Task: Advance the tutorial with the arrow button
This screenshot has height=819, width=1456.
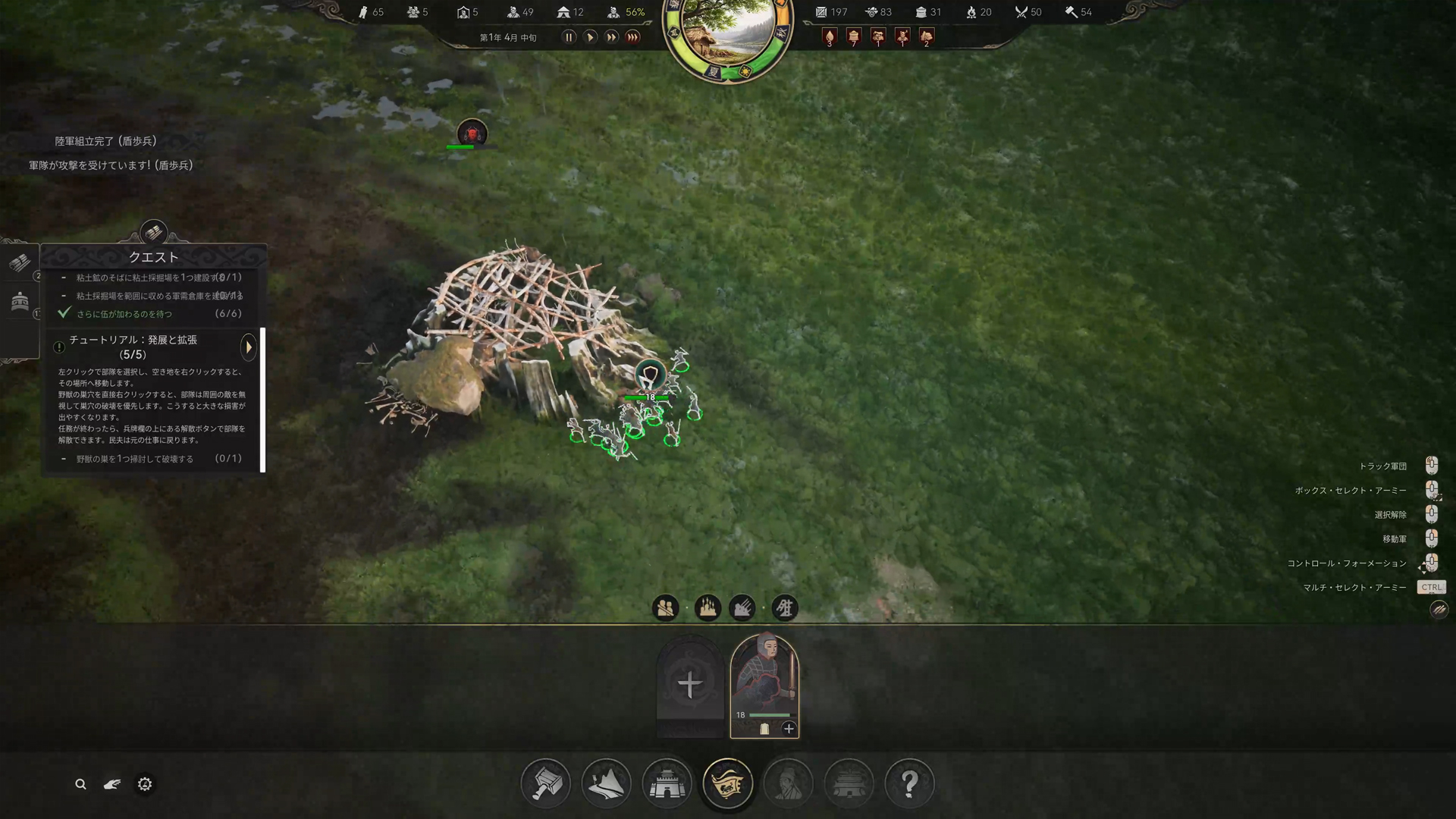Action: 248,347
